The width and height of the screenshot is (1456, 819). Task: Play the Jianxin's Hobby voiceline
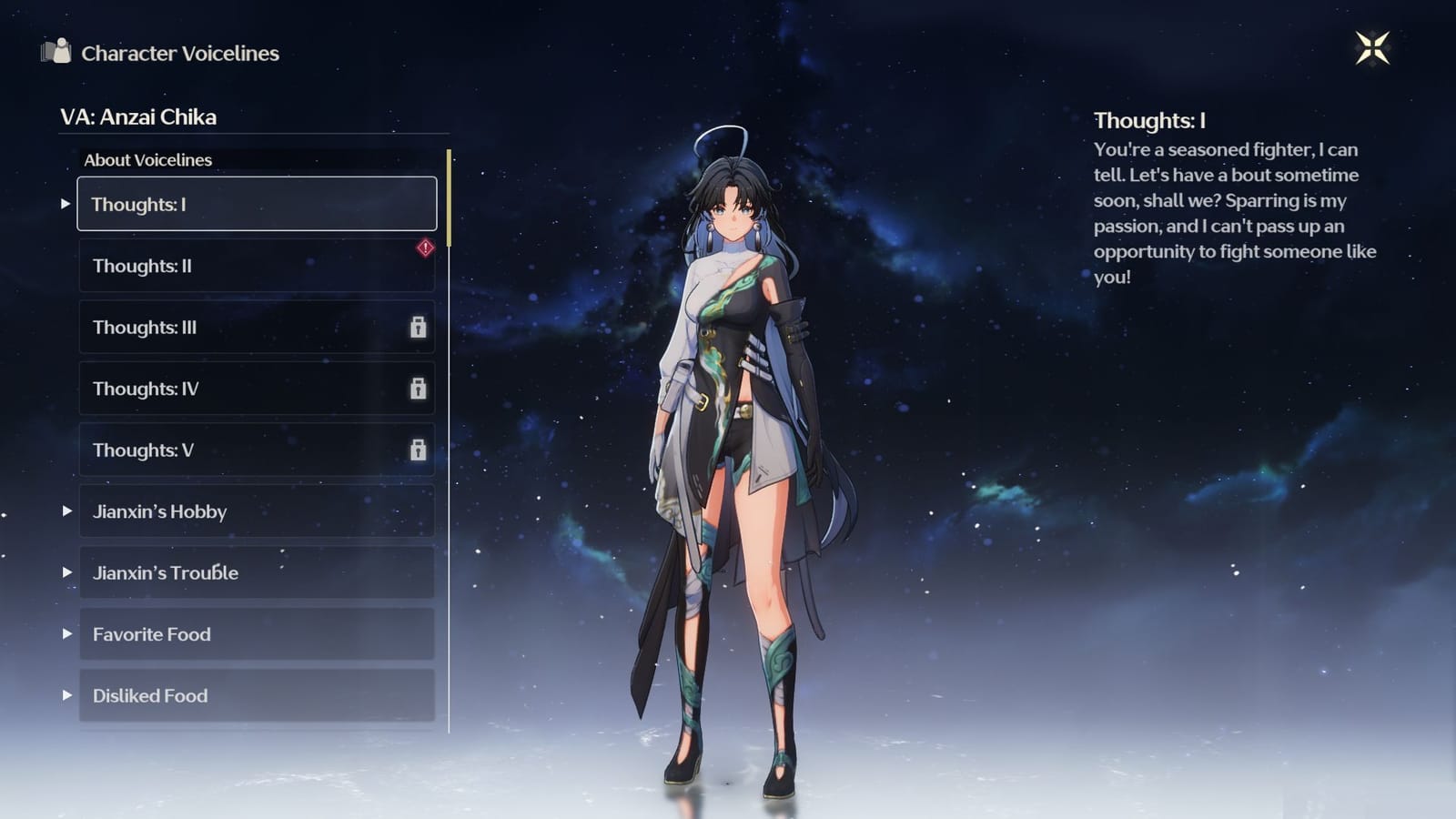pos(66,512)
